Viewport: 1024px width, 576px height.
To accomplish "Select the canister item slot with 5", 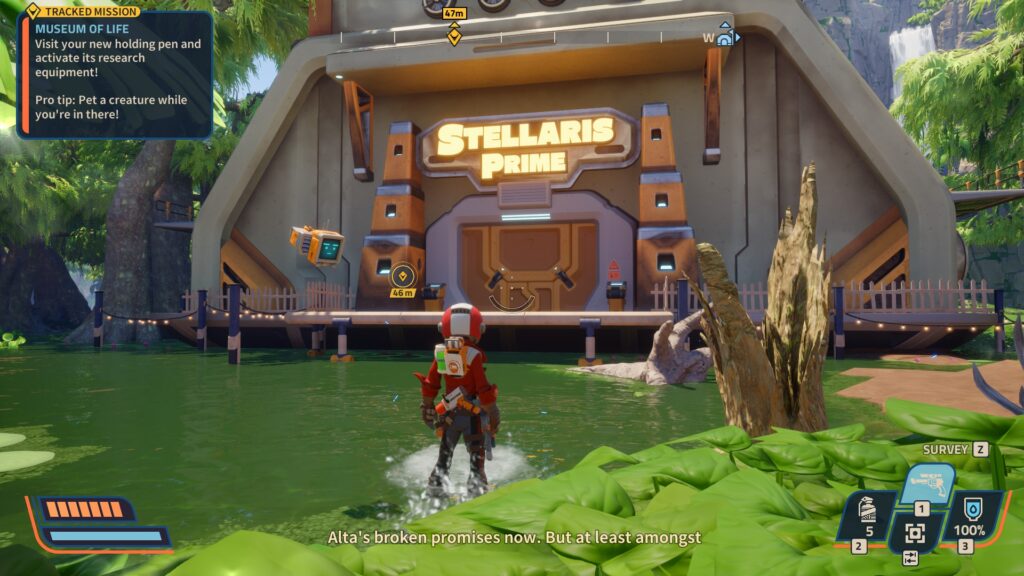I will point(865,517).
